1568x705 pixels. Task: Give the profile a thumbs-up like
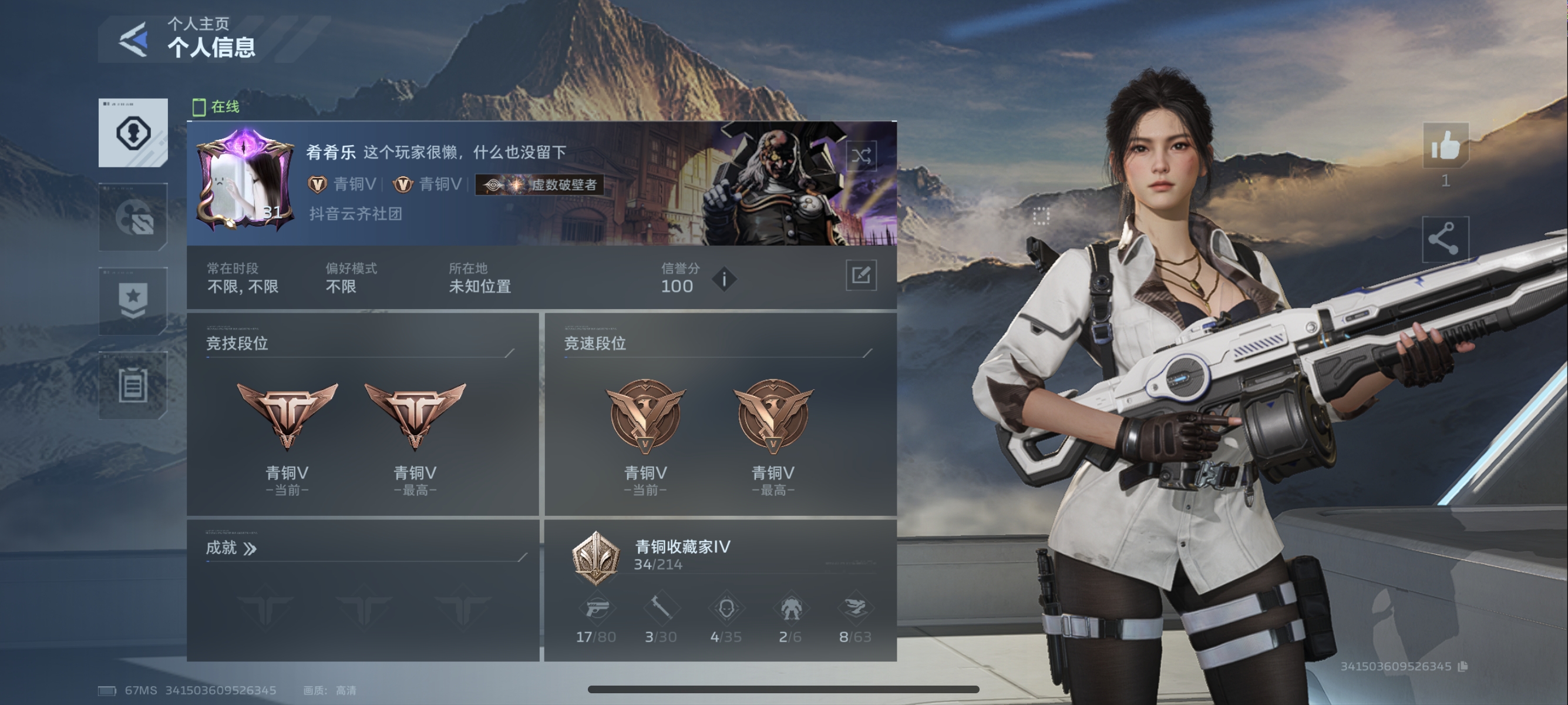pos(1445,146)
